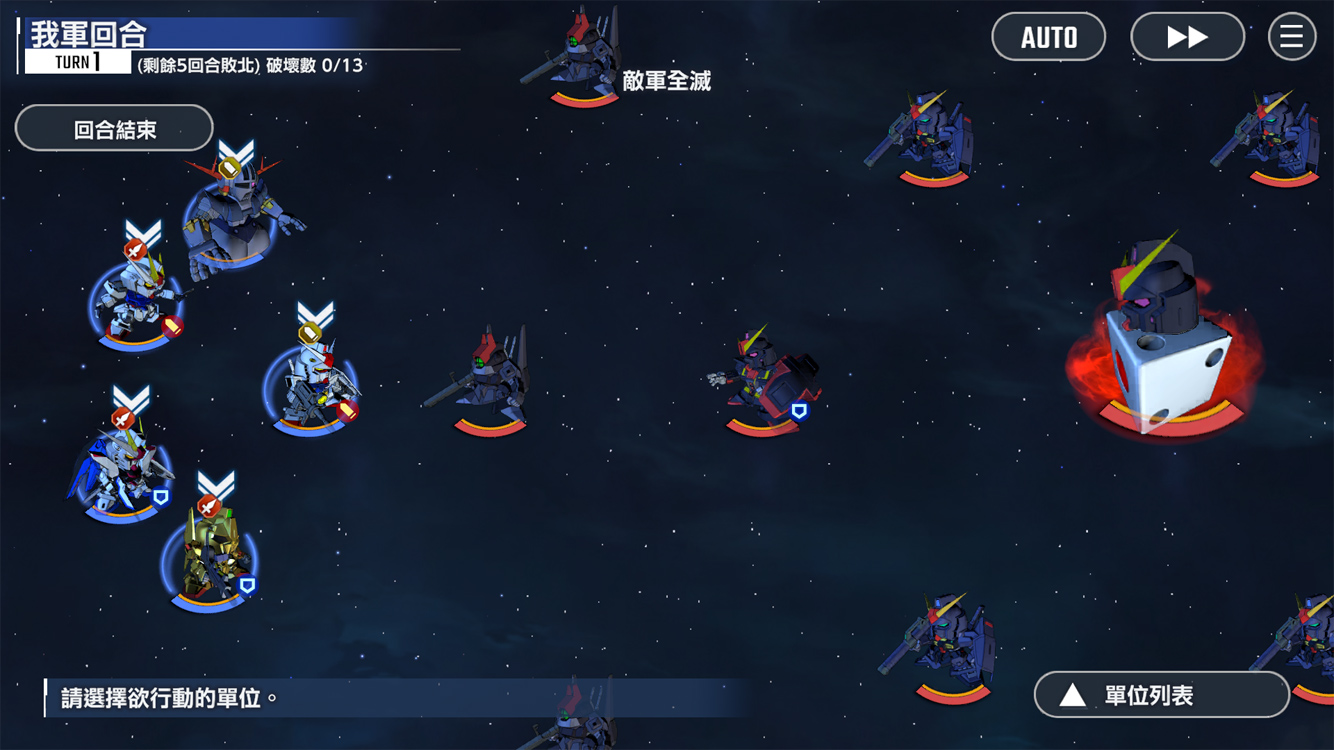Select the gold-armored allied unit
The height and width of the screenshot is (750, 1334).
[x=210, y=555]
